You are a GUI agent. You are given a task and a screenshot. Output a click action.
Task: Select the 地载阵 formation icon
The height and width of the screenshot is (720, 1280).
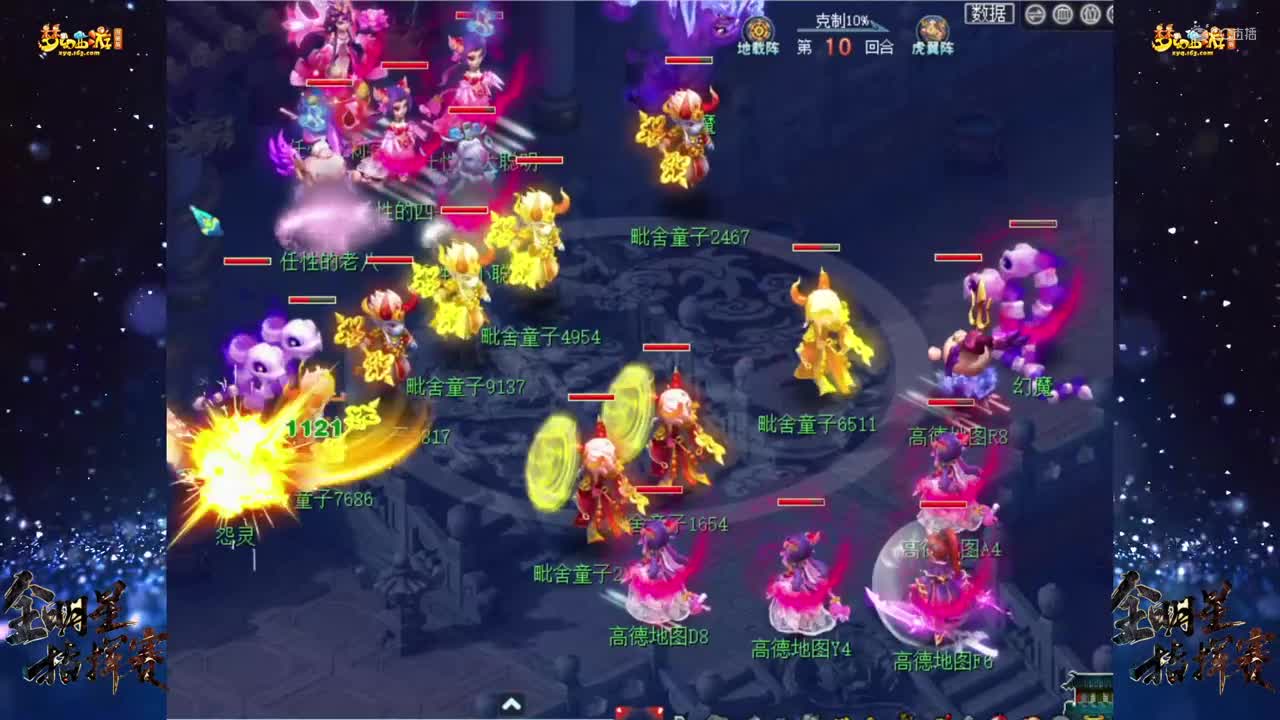pyautogui.click(x=757, y=30)
